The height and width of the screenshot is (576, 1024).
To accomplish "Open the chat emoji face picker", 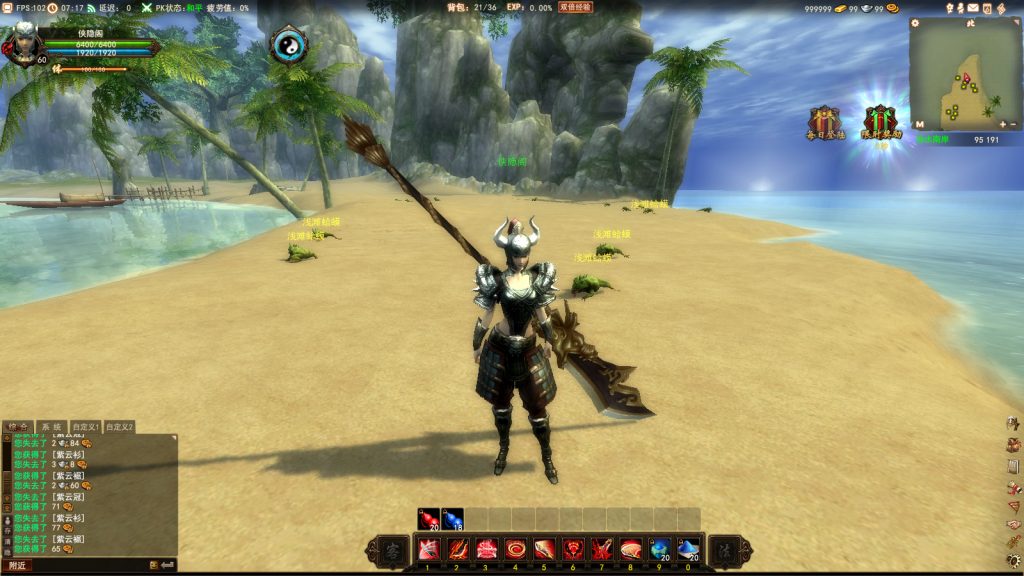I will (x=154, y=565).
